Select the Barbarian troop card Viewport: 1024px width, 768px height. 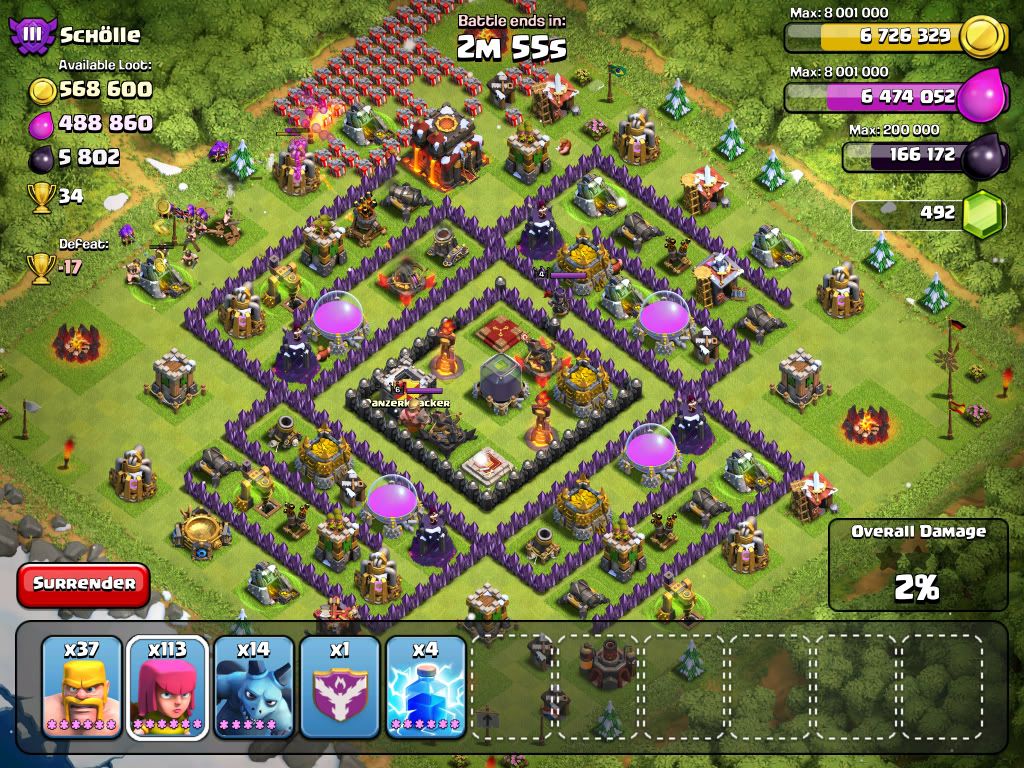82,687
